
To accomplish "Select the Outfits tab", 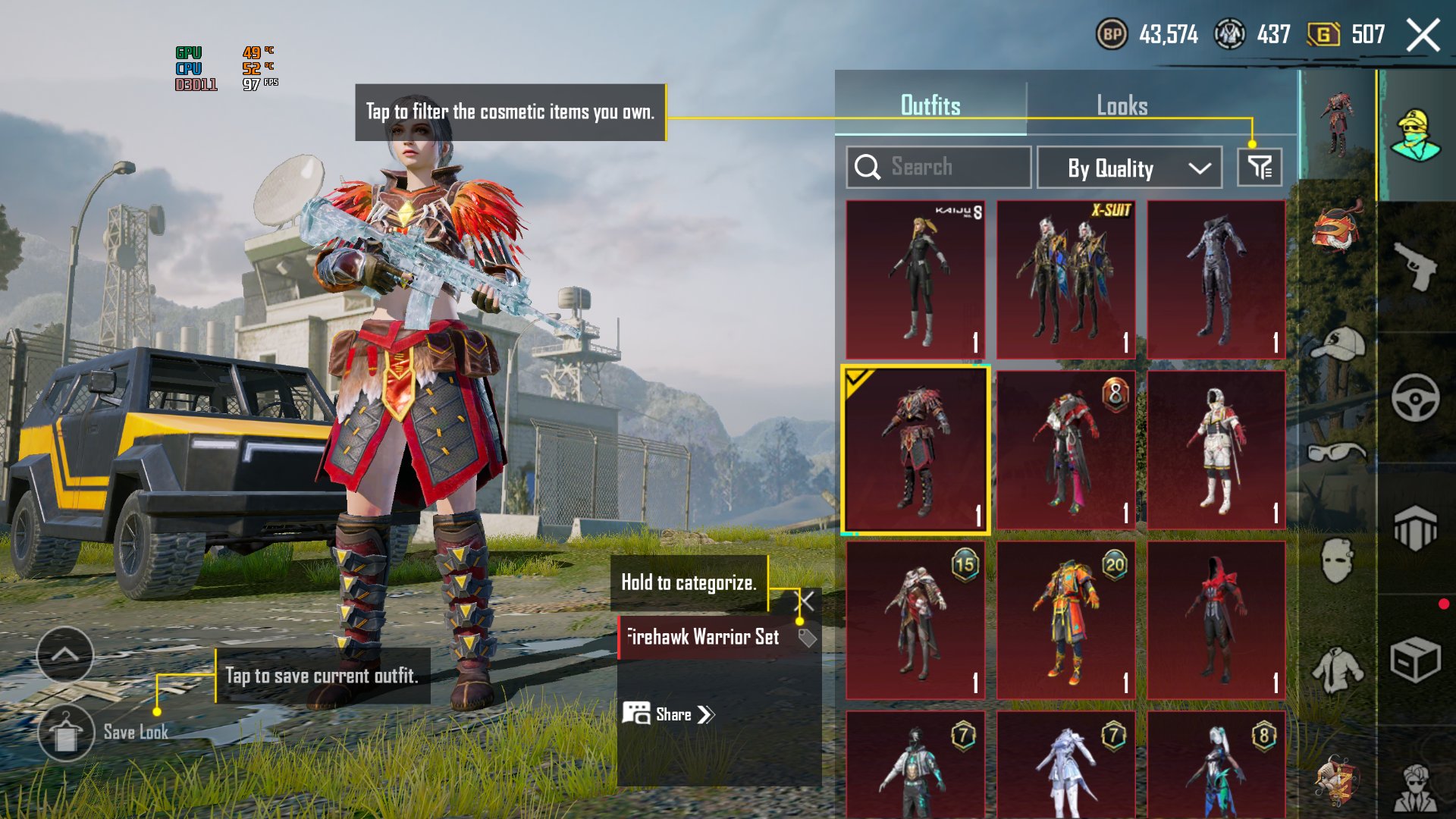I will coord(930,105).
